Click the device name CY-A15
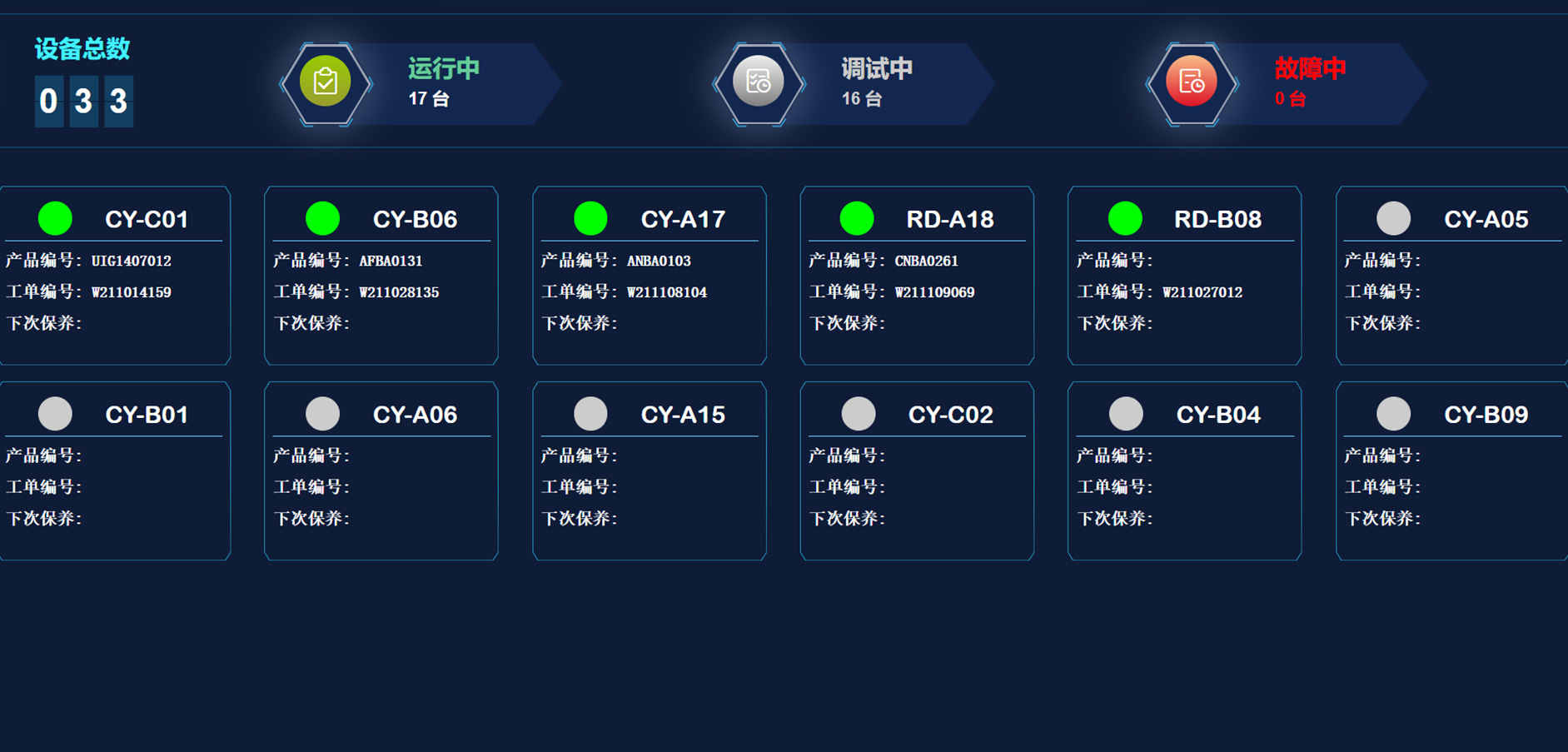The image size is (1568, 752). [x=684, y=413]
